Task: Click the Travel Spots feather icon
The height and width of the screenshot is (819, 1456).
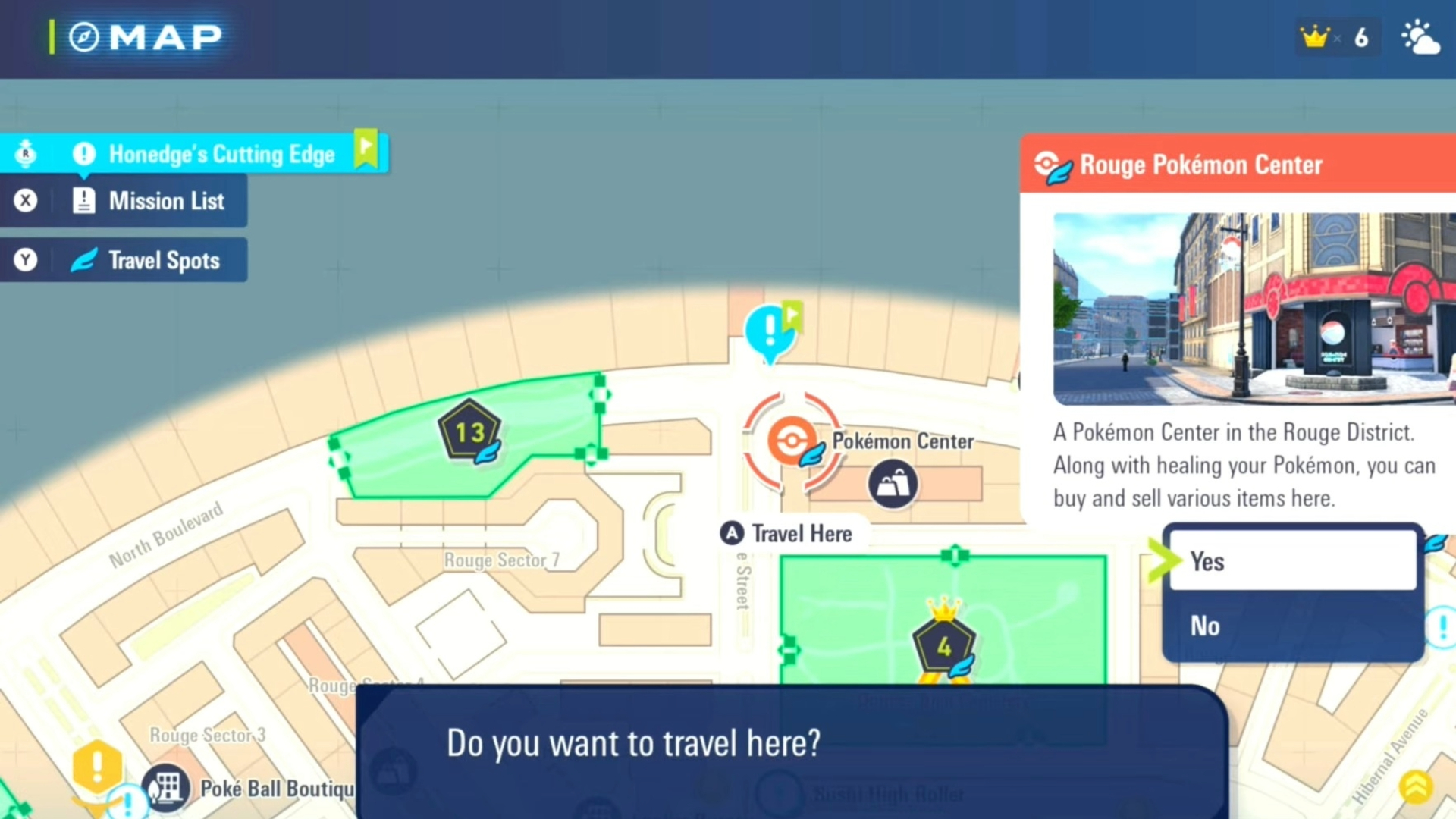Action: tap(84, 260)
